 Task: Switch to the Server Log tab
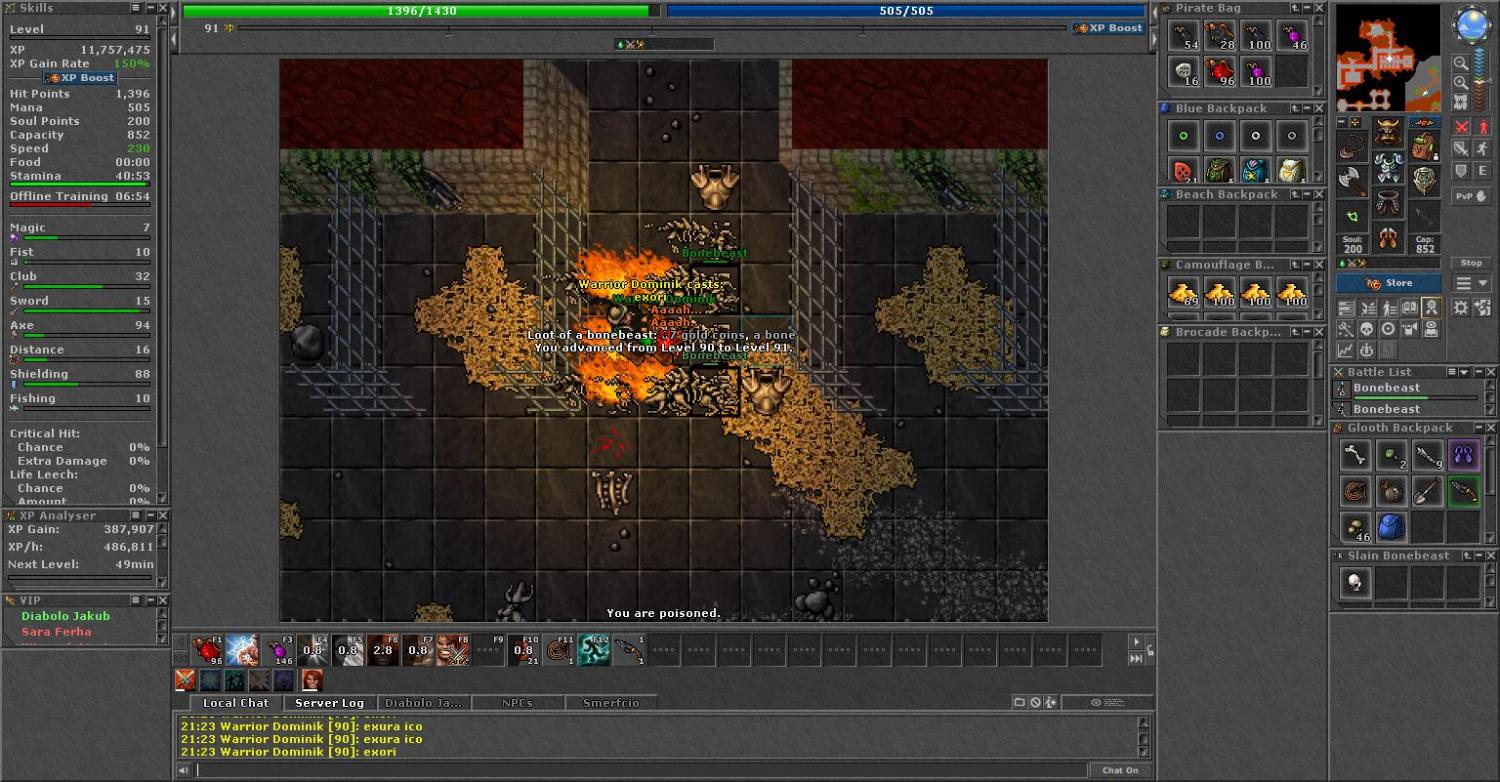tap(329, 703)
